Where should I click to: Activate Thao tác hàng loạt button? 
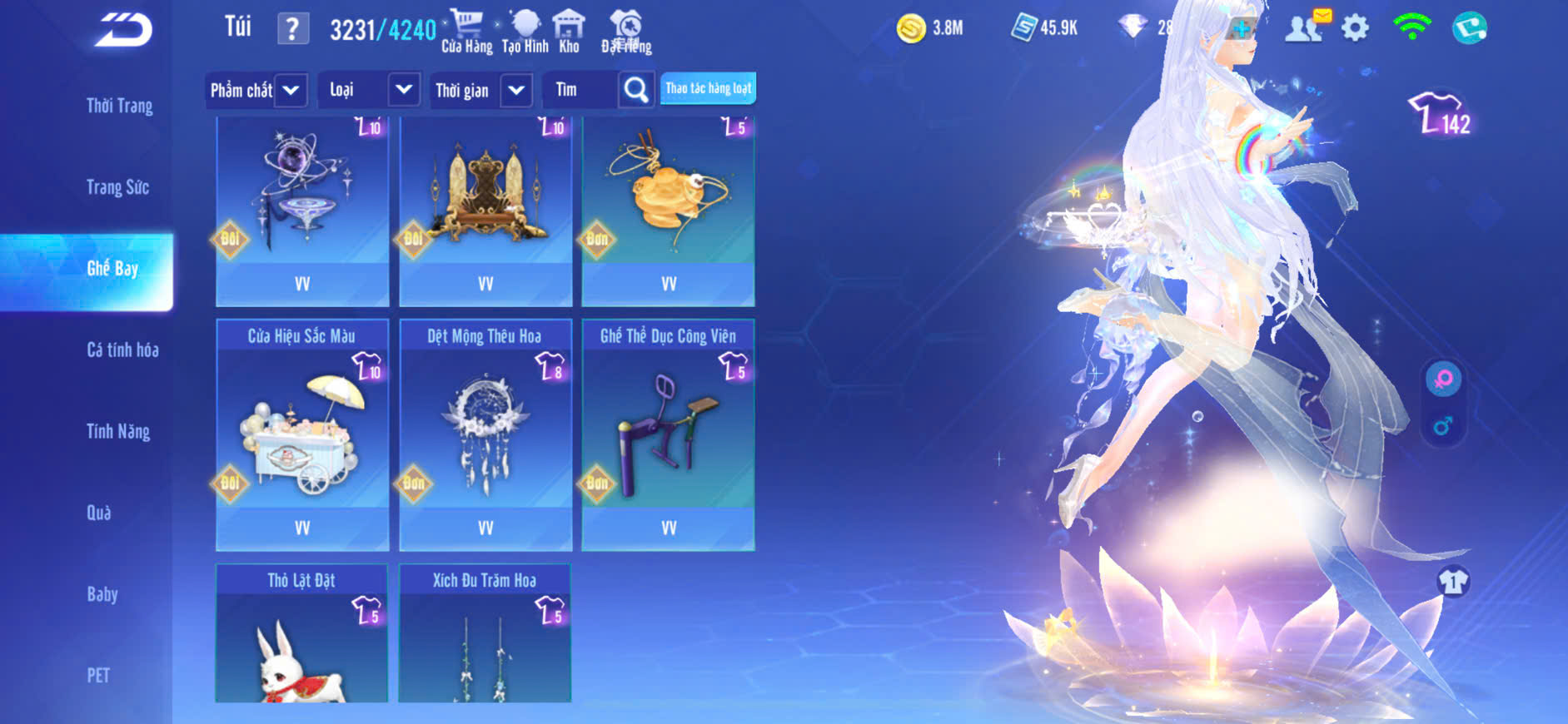point(708,88)
